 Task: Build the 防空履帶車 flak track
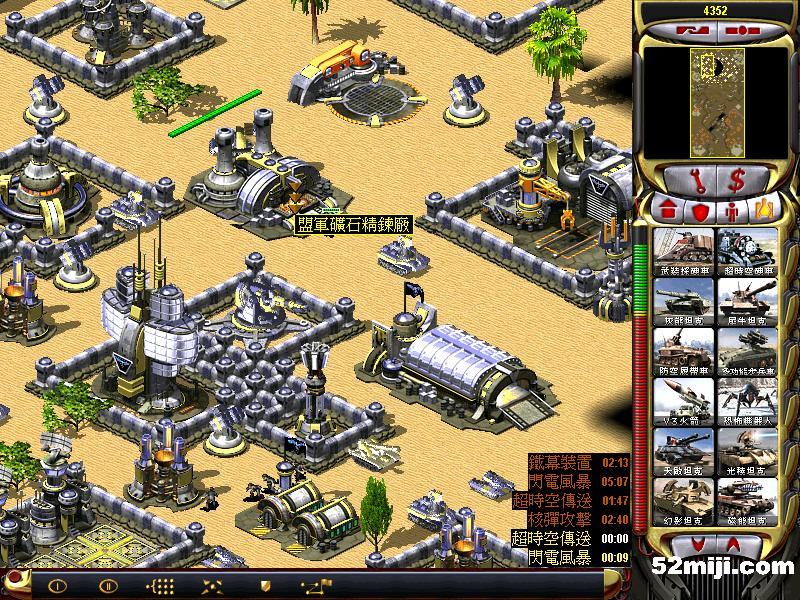click(685, 351)
